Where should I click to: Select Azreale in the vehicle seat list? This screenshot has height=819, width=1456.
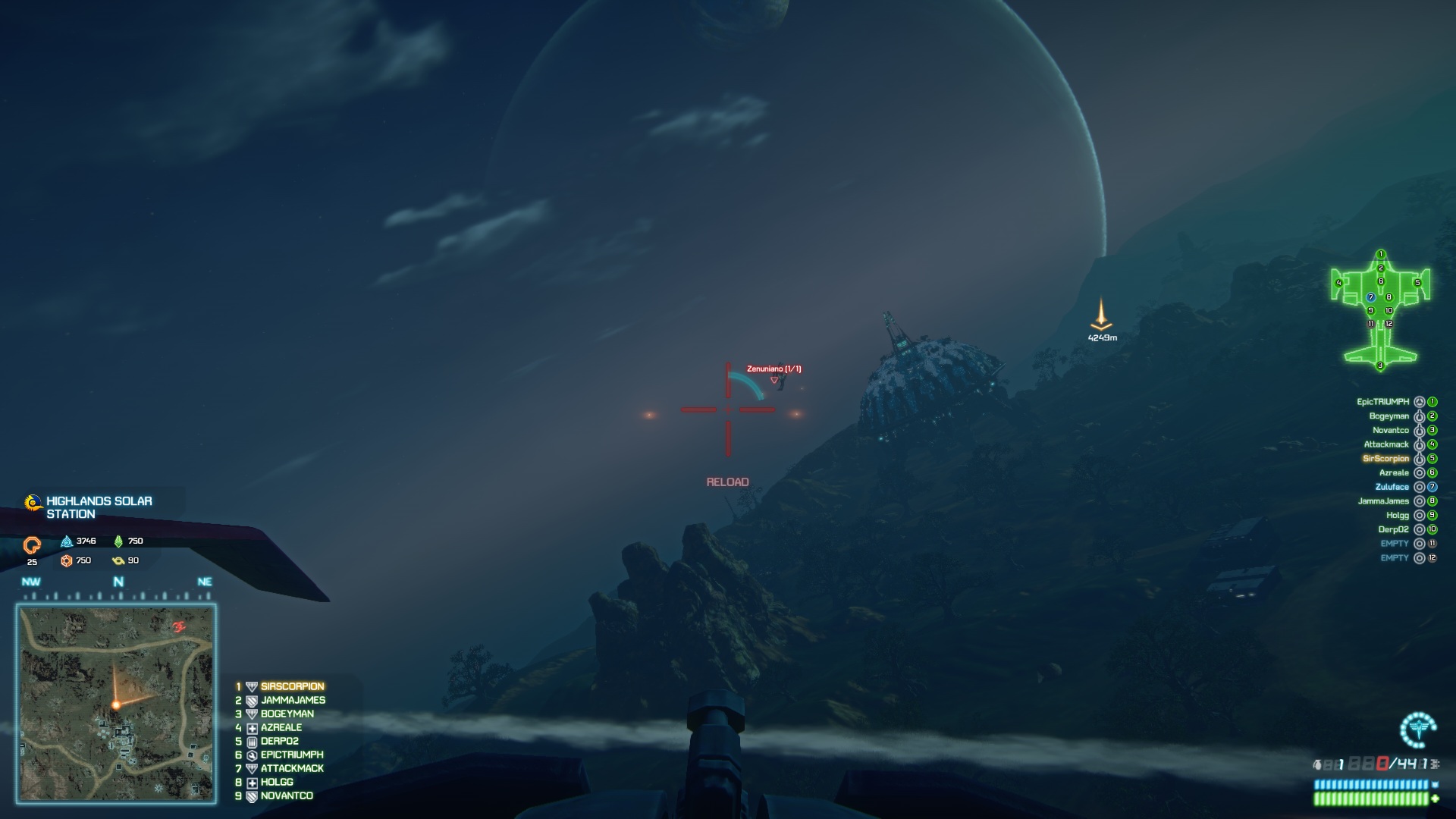(1394, 472)
